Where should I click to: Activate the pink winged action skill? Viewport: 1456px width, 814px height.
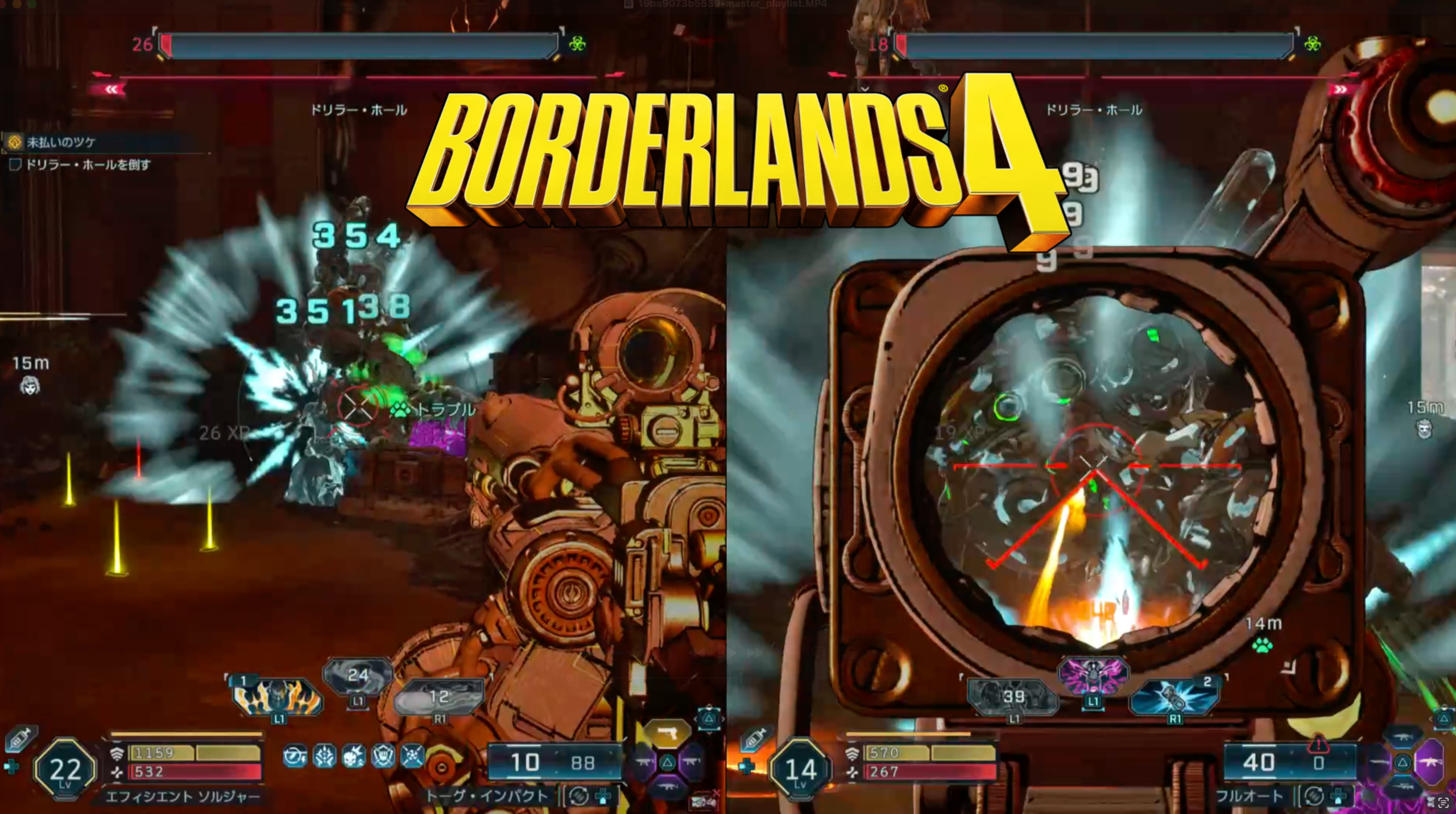pyautogui.click(x=1093, y=676)
